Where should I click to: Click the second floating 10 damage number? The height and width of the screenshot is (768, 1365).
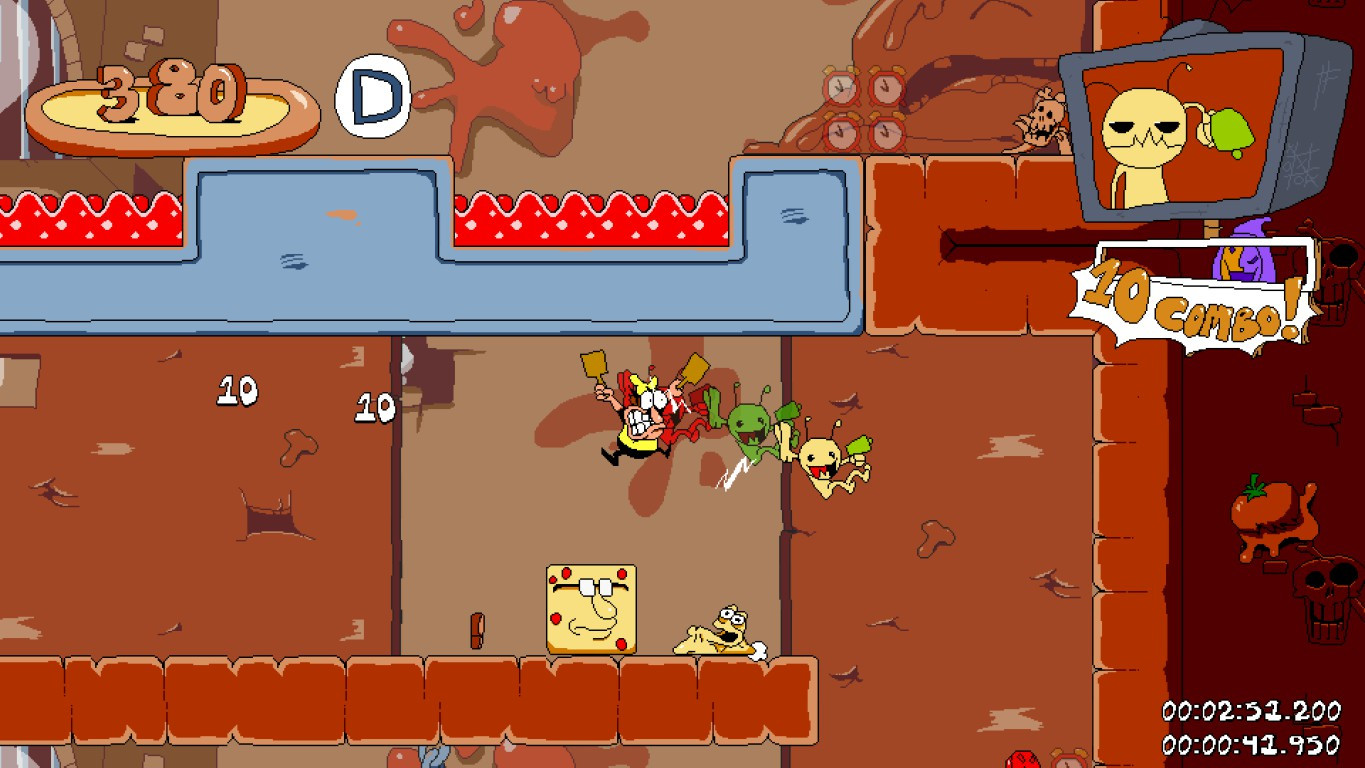375,405
